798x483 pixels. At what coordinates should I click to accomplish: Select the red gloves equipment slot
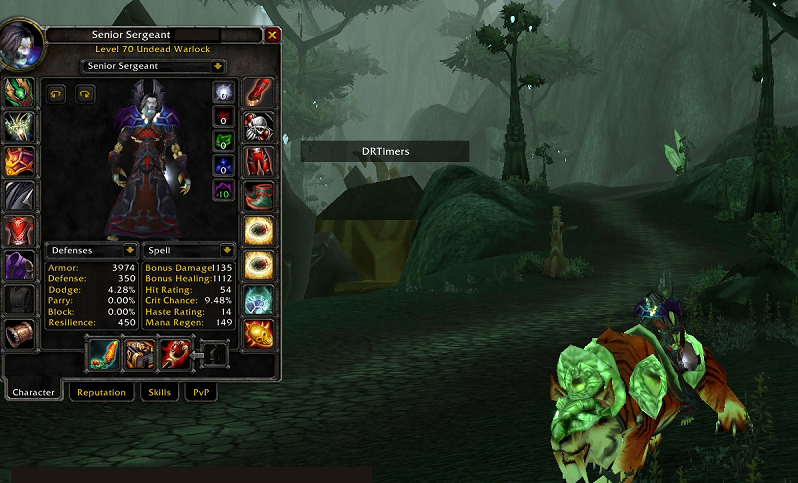259,92
